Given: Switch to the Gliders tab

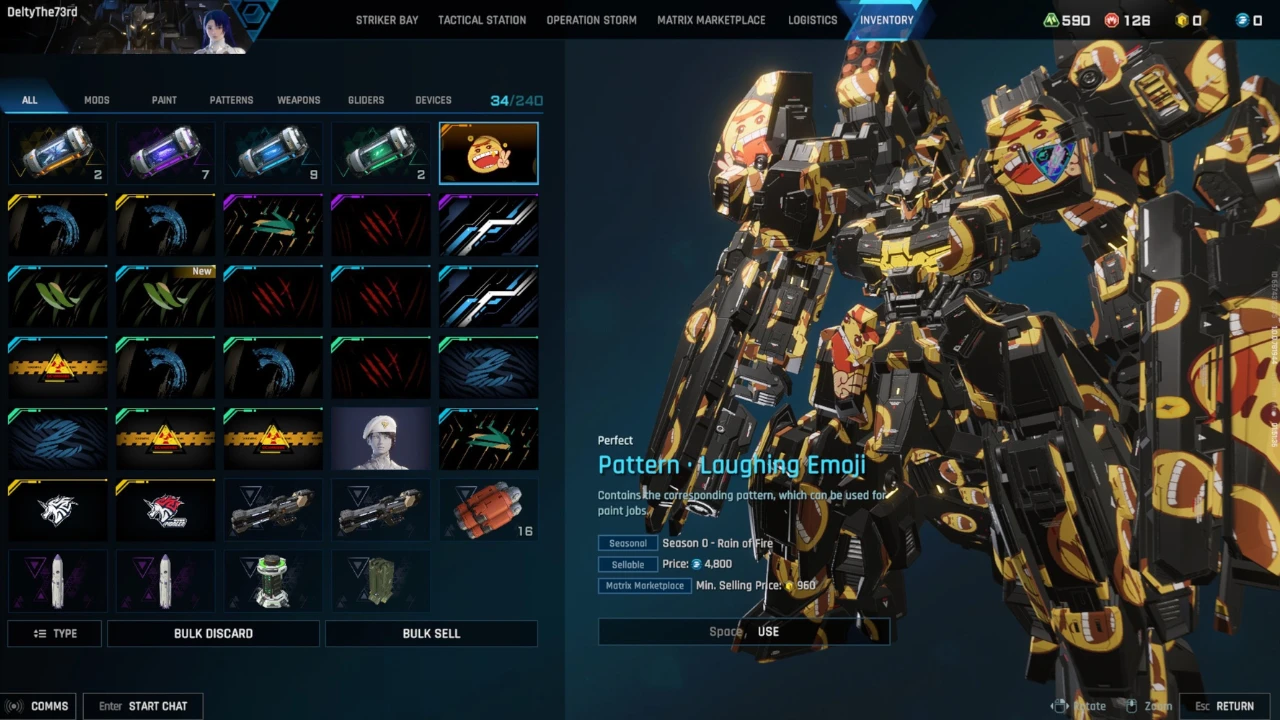Looking at the screenshot, I should pos(366,100).
